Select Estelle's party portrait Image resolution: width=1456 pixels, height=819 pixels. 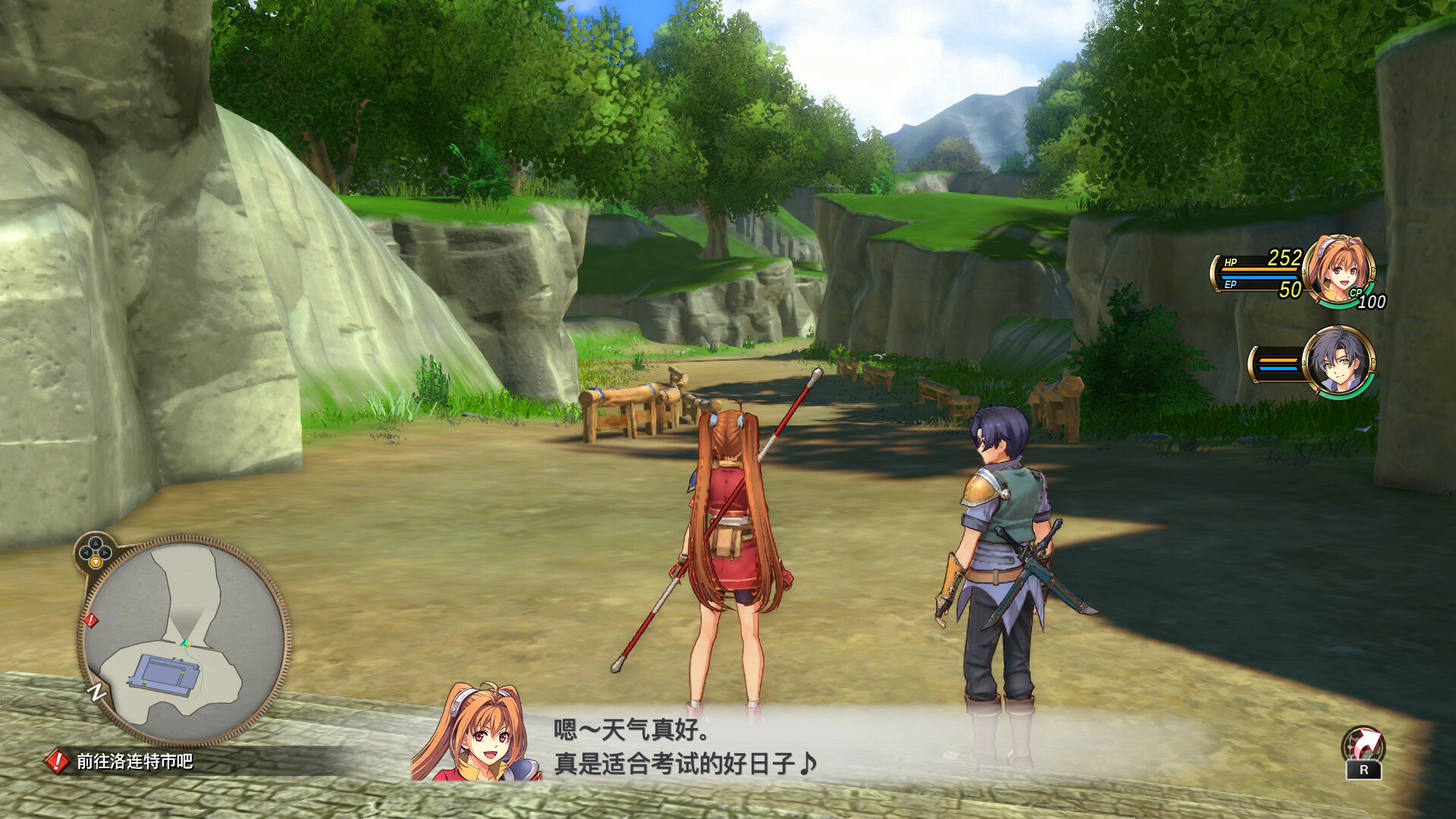click(x=1338, y=269)
